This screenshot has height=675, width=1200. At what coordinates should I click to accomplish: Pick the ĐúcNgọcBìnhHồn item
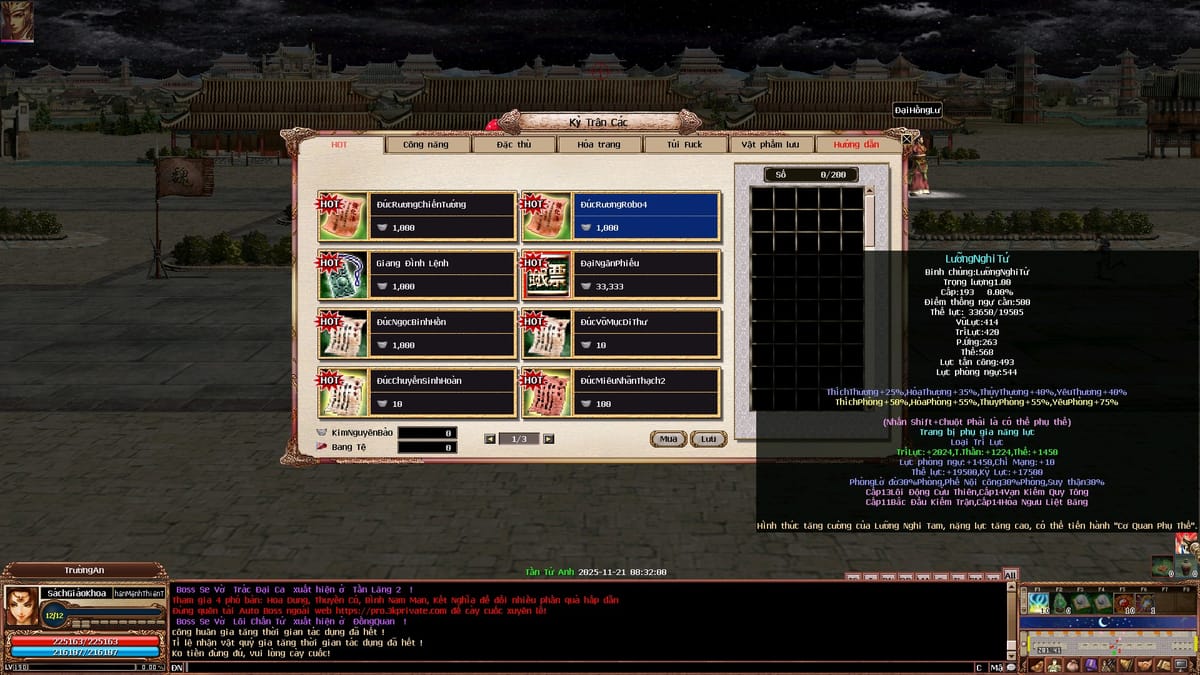[x=418, y=334]
